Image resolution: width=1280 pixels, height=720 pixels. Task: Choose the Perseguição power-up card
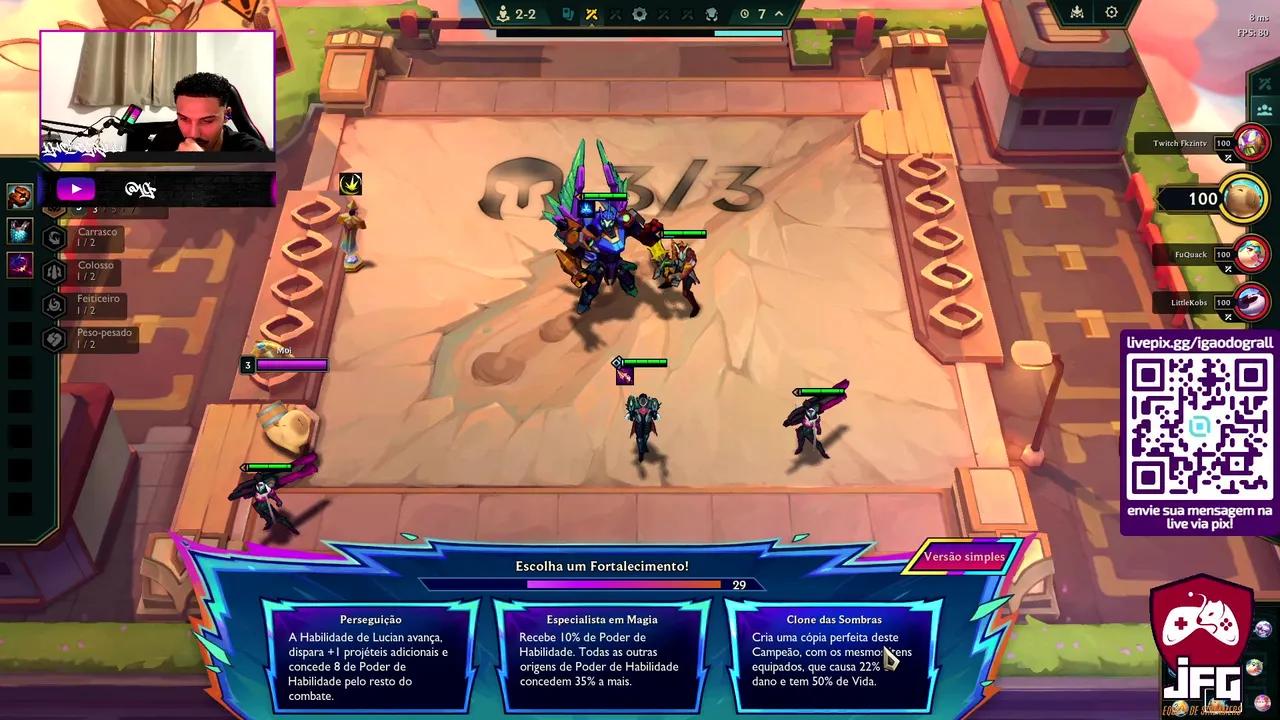(x=370, y=657)
